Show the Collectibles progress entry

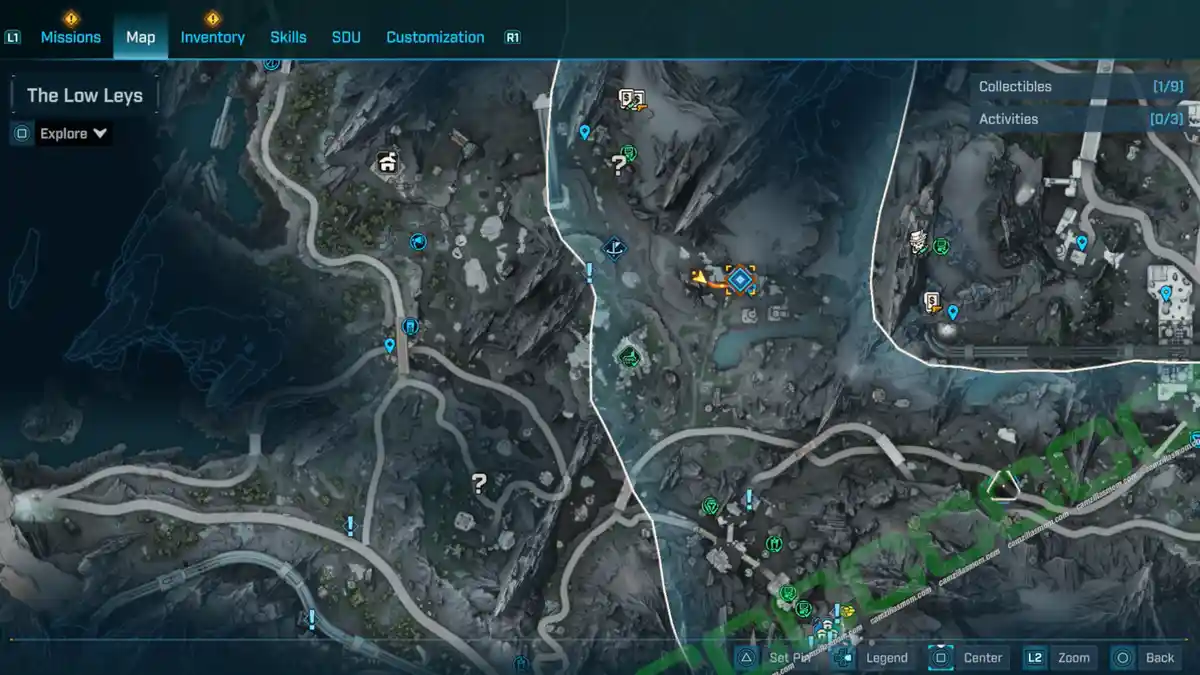(x=1080, y=87)
